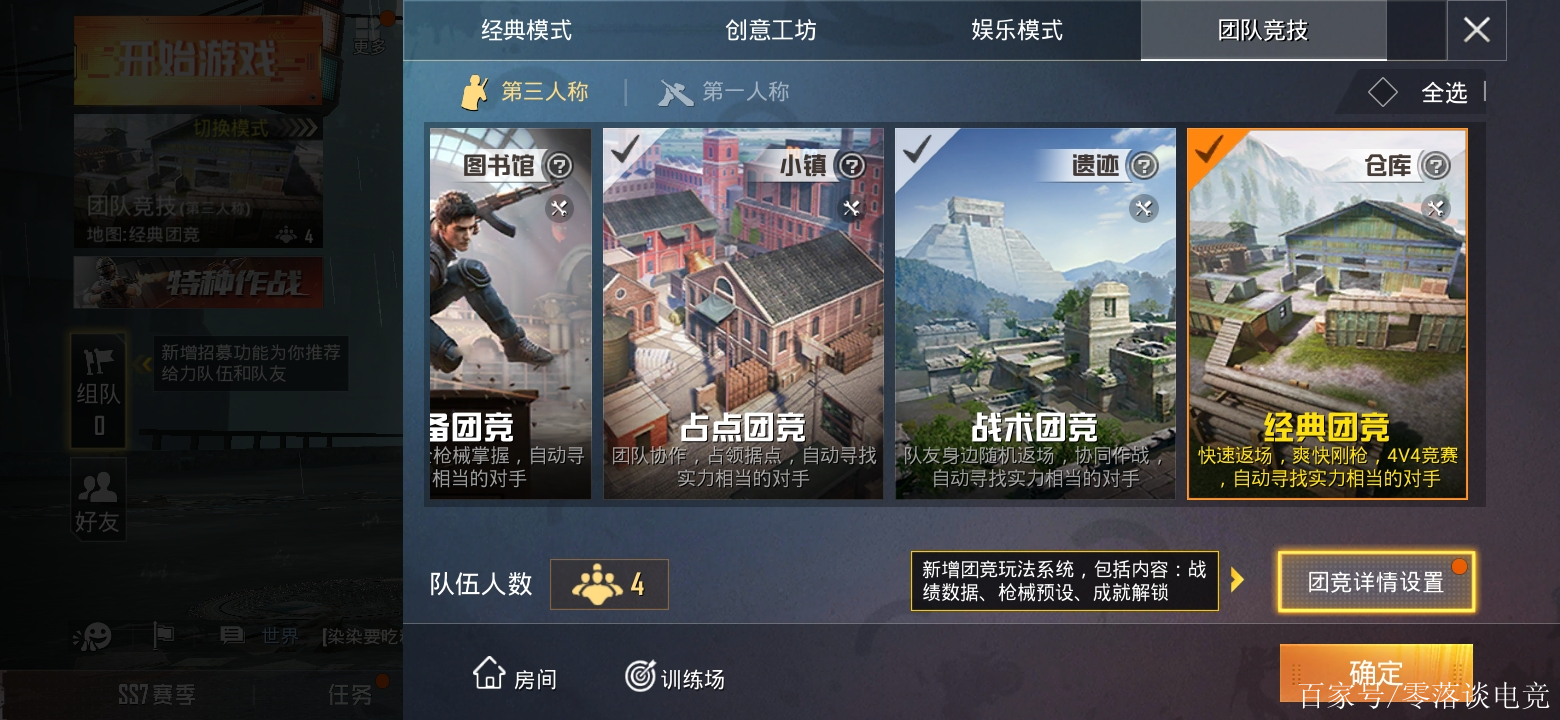Switch to the 娱乐模式 tab
The image size is (1560, 720).
click(1017, 31)
